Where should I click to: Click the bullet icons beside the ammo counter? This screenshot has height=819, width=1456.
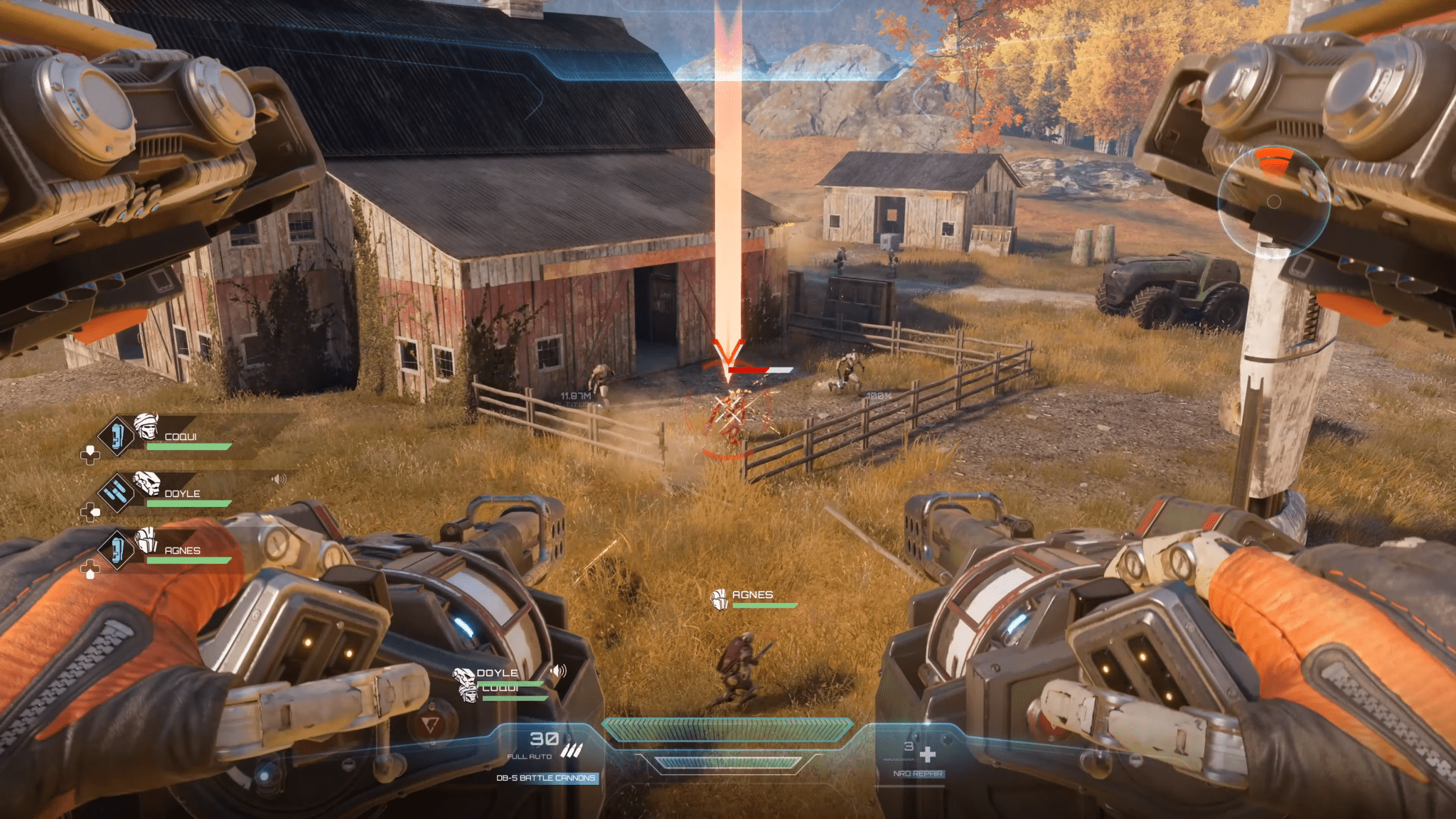(x=572, y=750)
